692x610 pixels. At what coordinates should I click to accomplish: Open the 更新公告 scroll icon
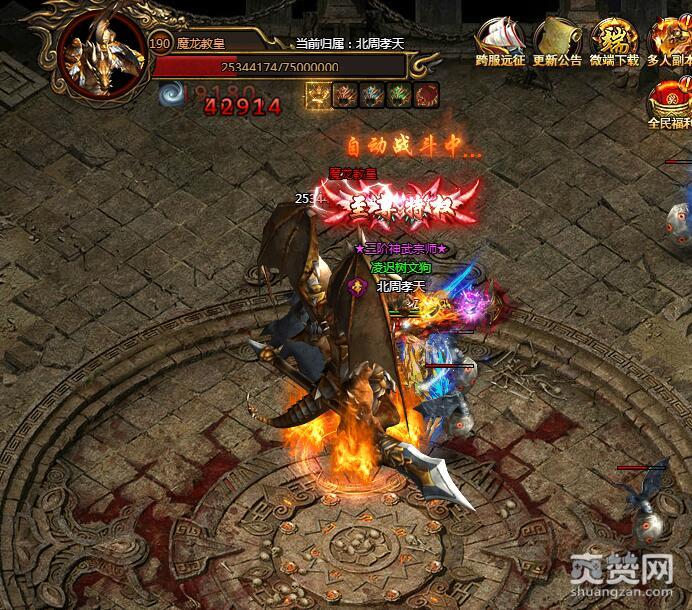coord(557,40)
